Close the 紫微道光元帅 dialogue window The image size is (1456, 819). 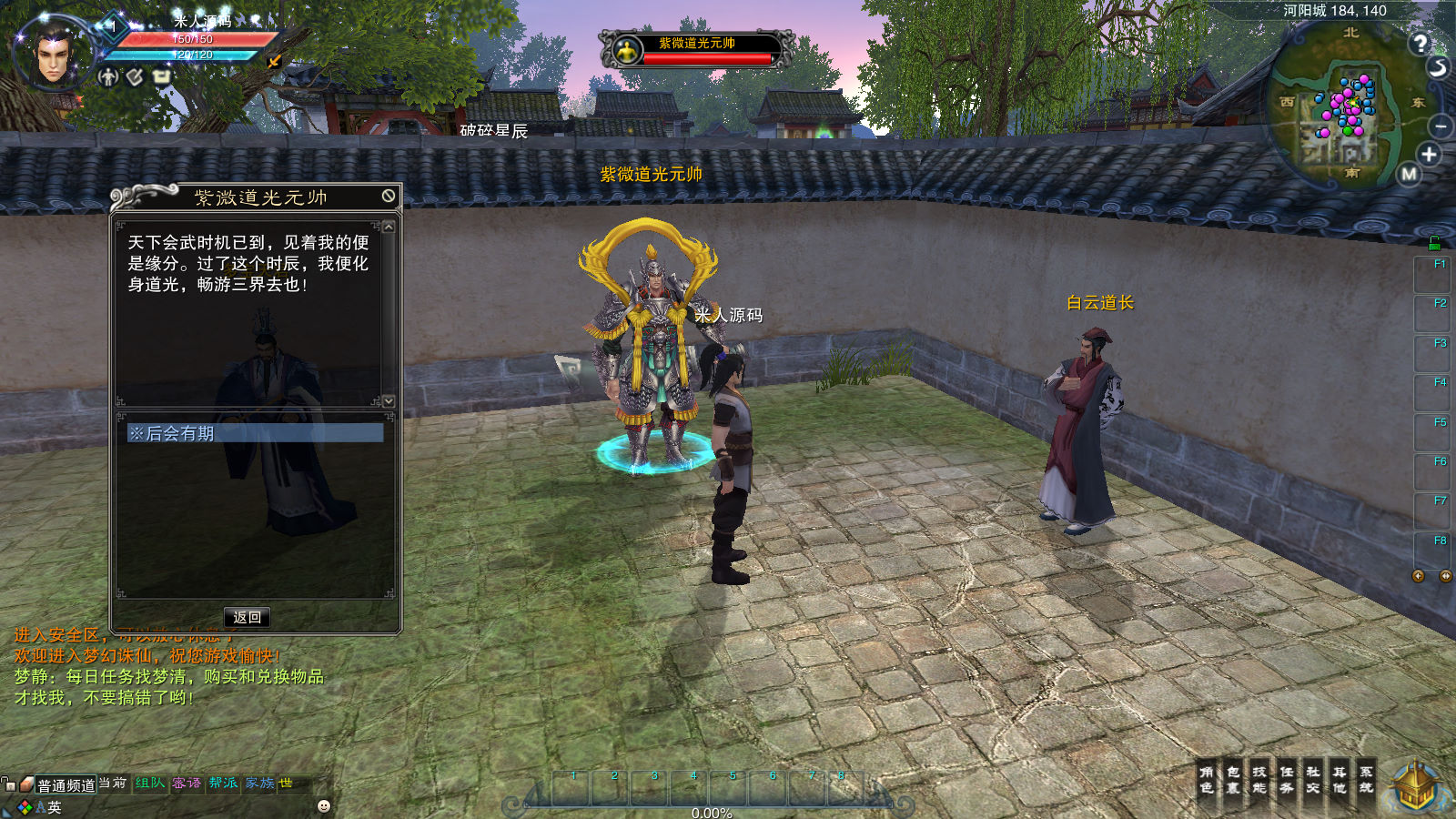click(x=389, y=196)
